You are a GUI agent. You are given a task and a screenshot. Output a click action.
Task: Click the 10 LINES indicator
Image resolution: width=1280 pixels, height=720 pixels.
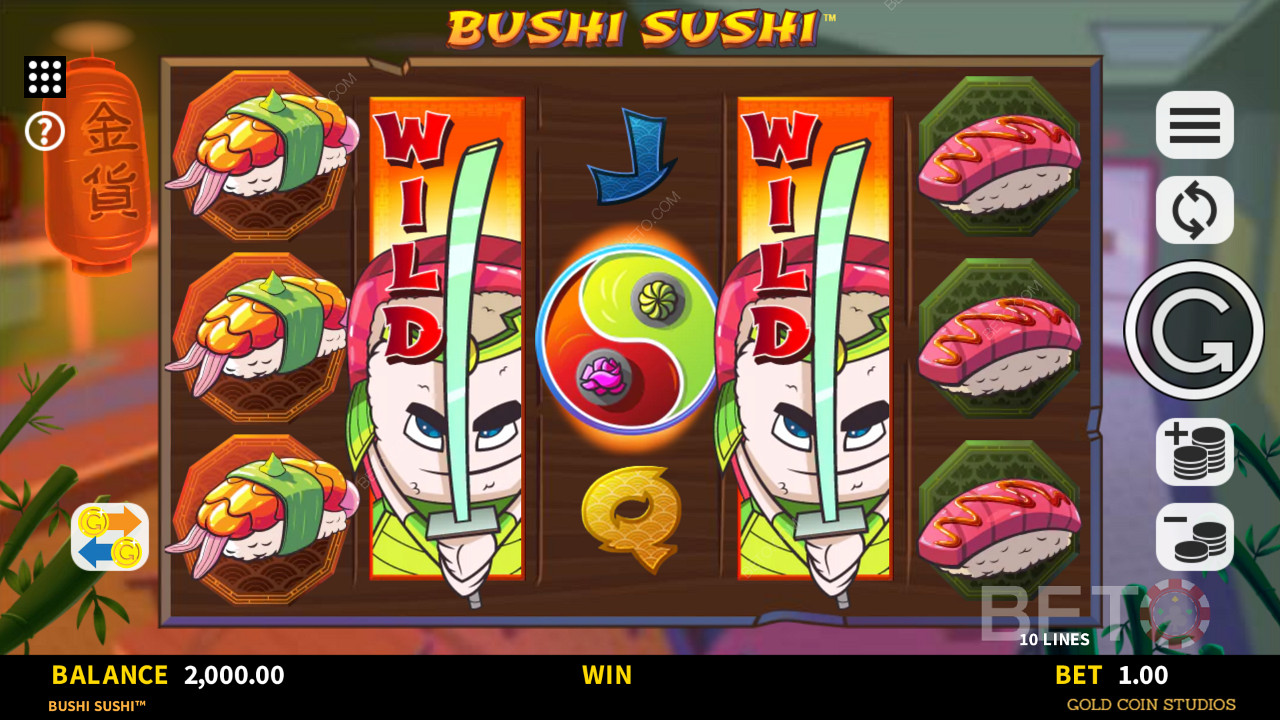tap(1055, 639)
